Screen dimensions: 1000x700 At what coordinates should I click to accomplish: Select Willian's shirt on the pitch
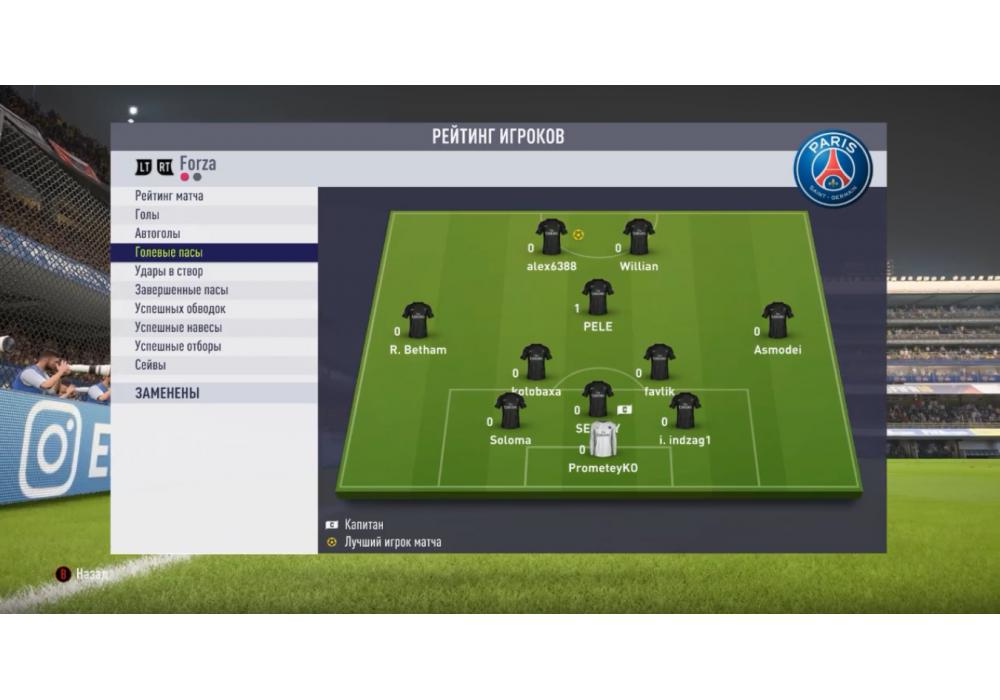638,238
